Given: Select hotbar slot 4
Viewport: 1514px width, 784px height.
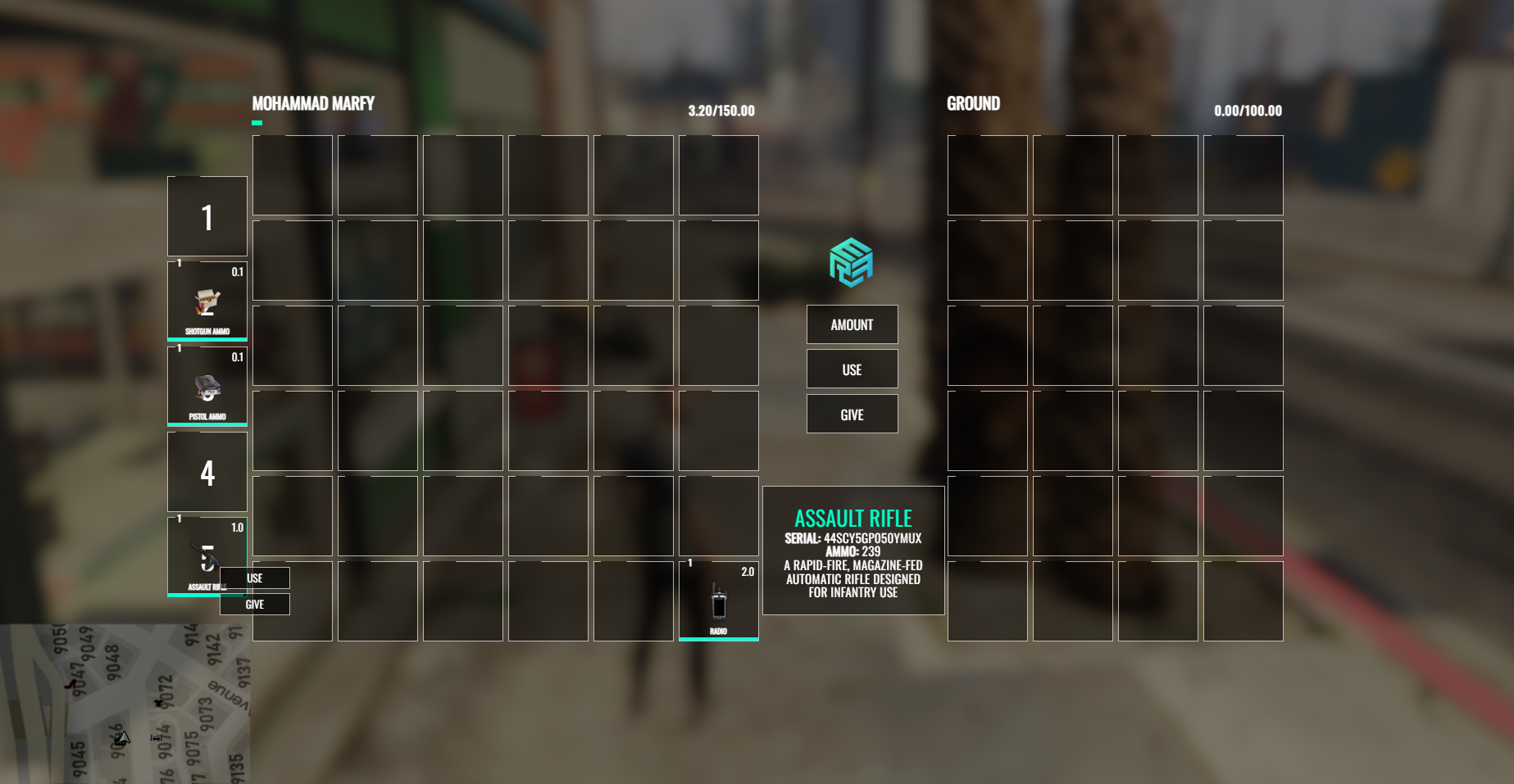Looking at the screenshot, I should click(207, 471).
